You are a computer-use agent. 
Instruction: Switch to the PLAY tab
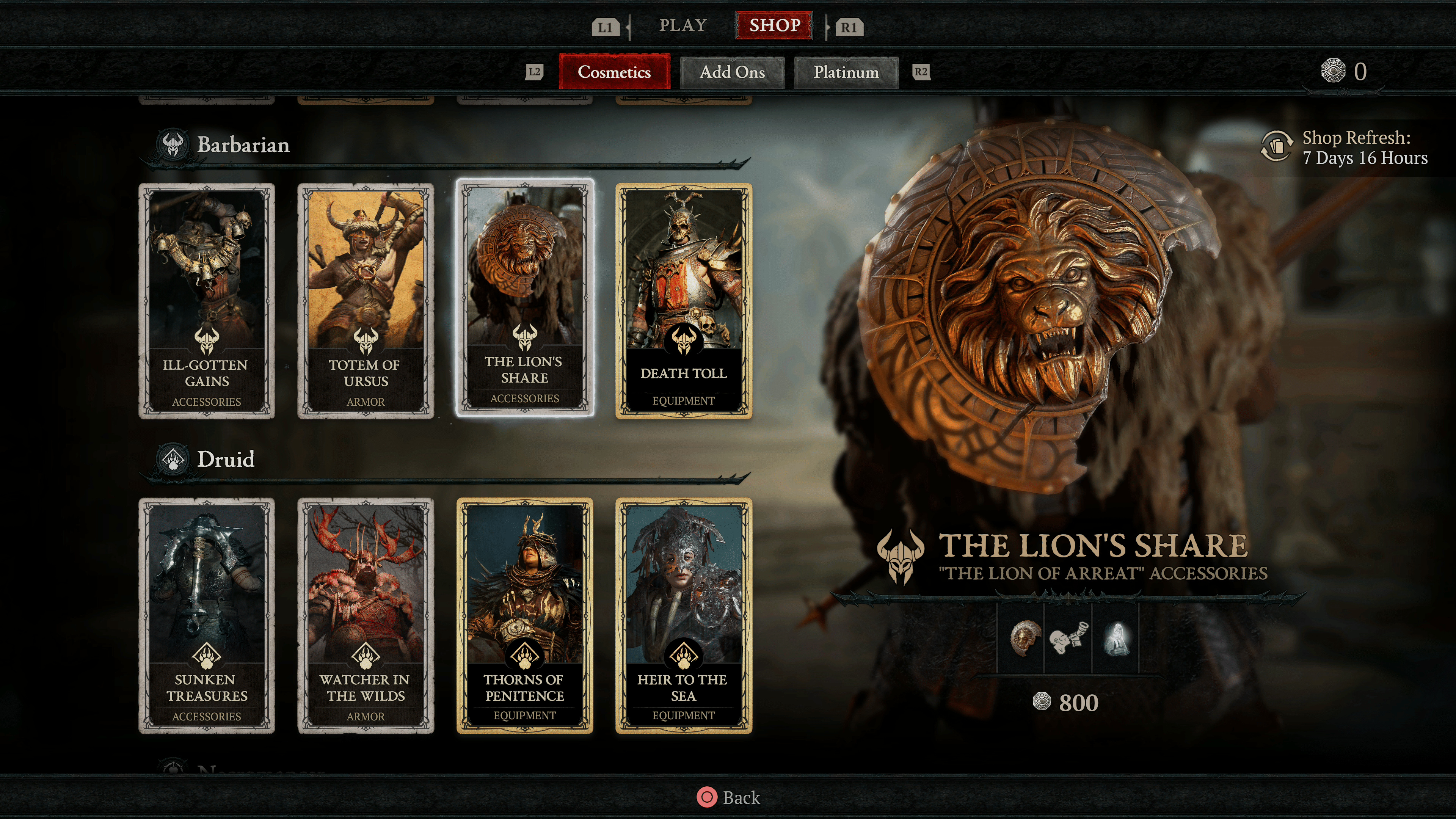click(x=683, y=25)
